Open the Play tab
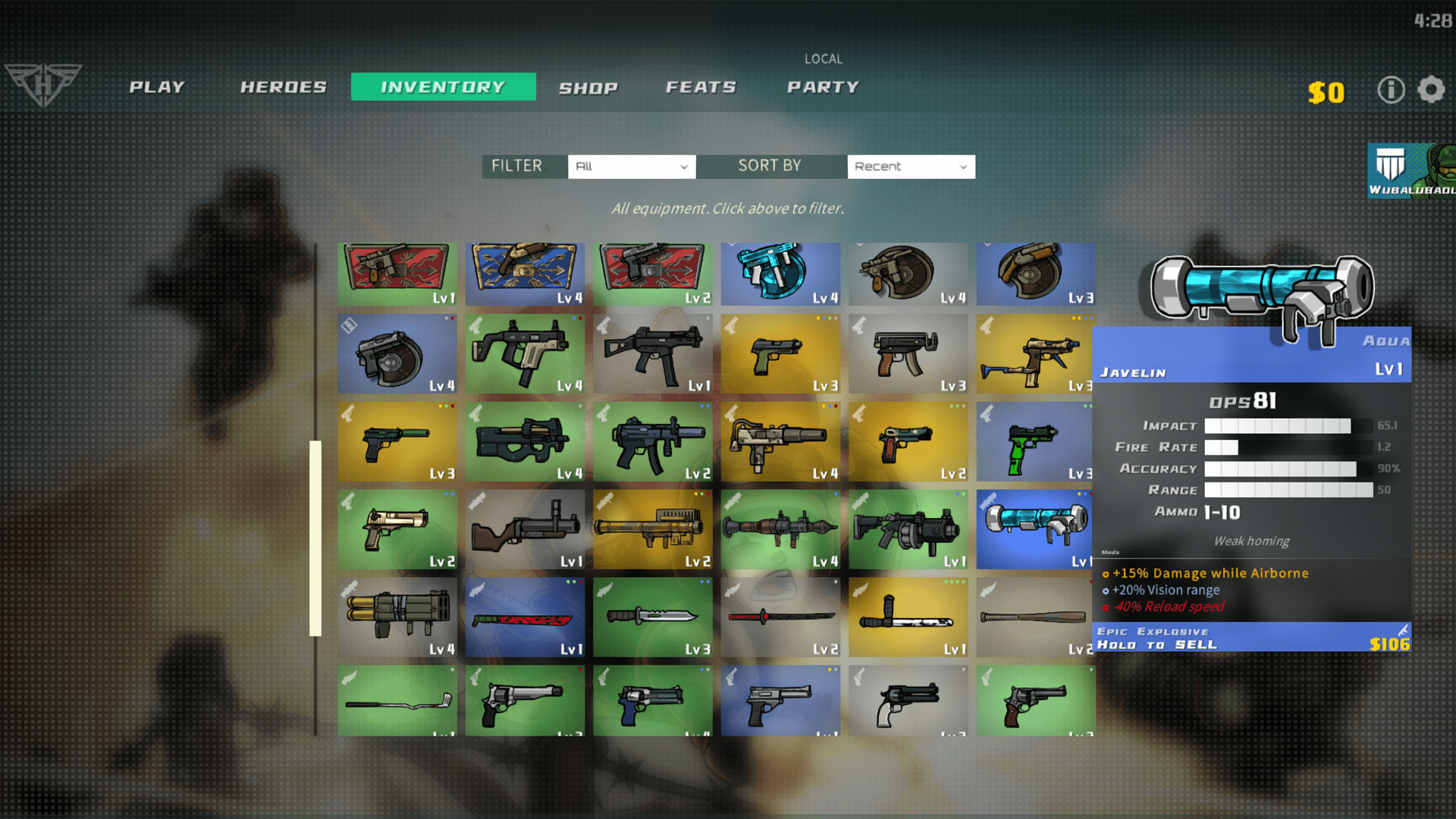 (x=157, y=87)
